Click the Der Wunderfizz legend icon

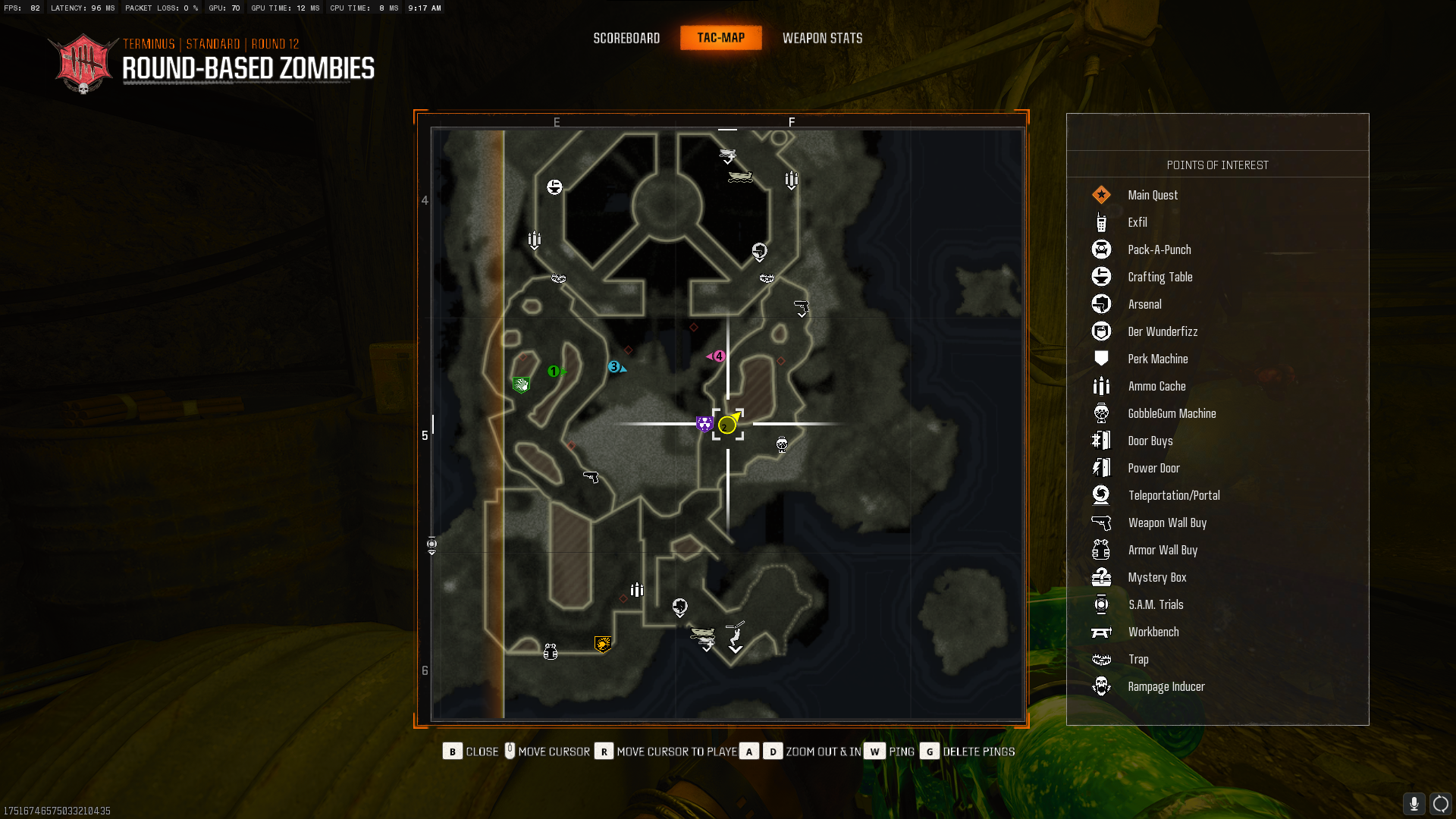(x=1101, y=331)
